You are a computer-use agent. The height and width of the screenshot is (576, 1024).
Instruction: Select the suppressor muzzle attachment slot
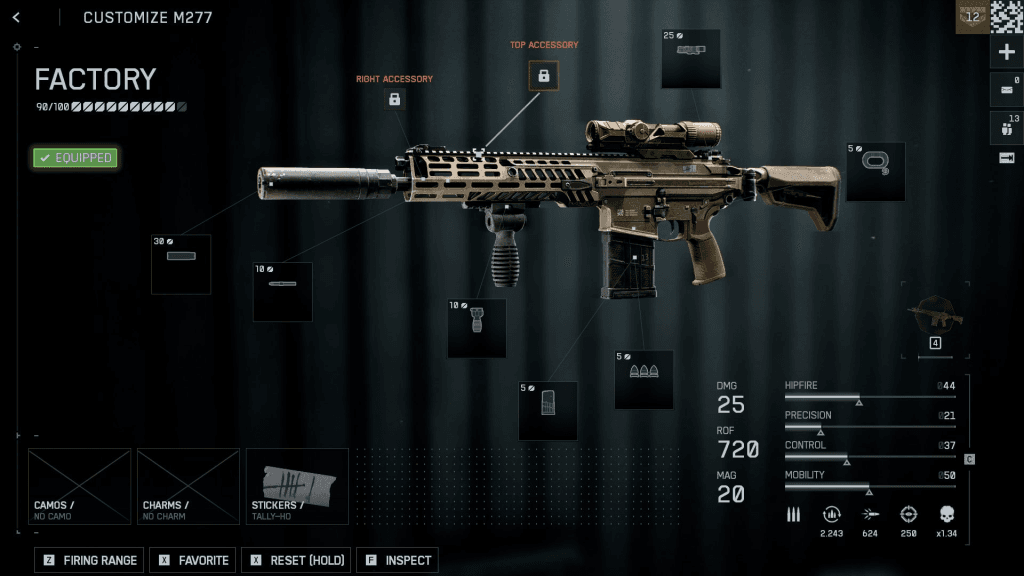(x=181, y=264)
